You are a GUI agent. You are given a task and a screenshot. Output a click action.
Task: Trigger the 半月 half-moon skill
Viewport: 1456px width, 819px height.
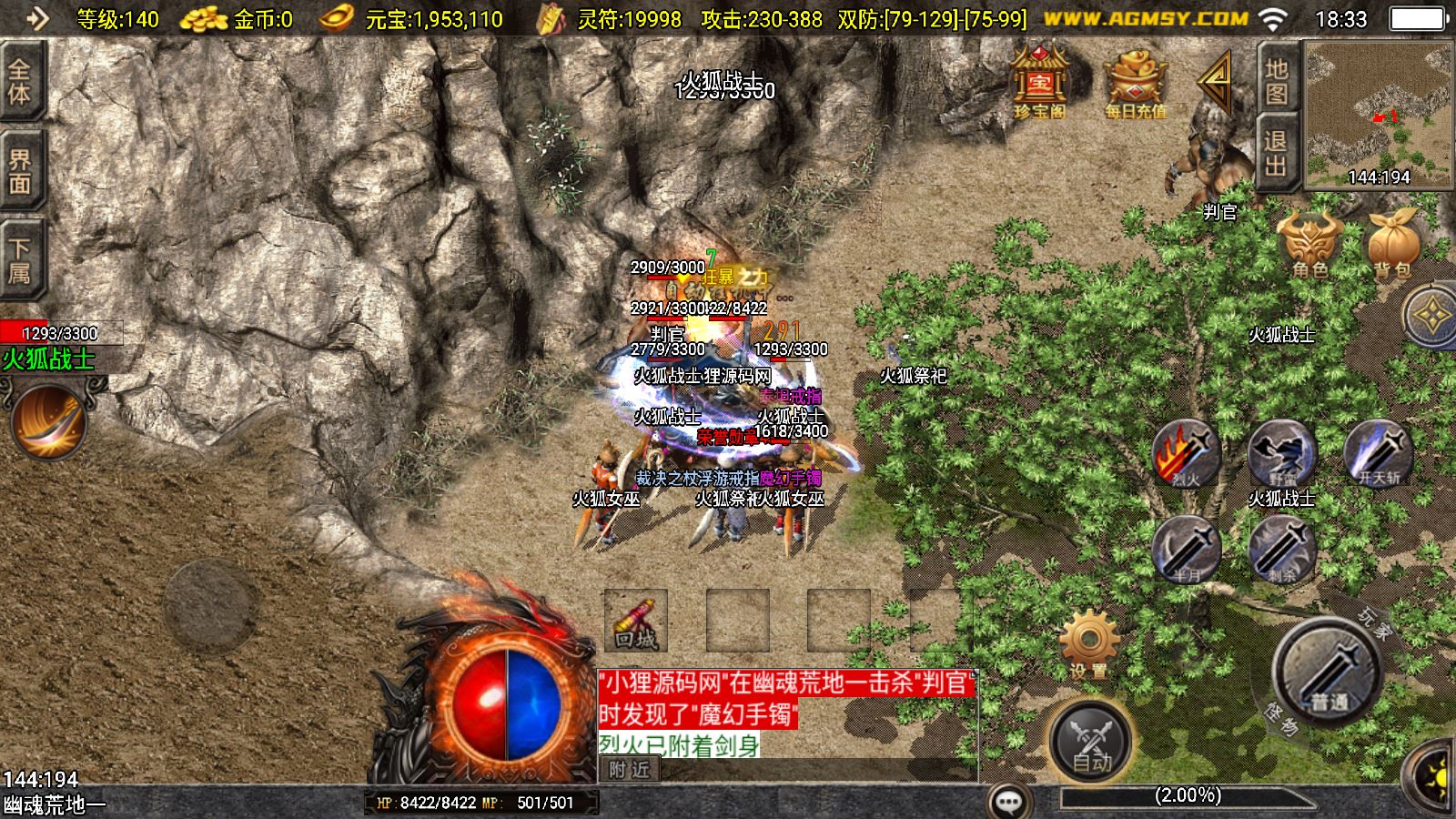[1187, 550]
